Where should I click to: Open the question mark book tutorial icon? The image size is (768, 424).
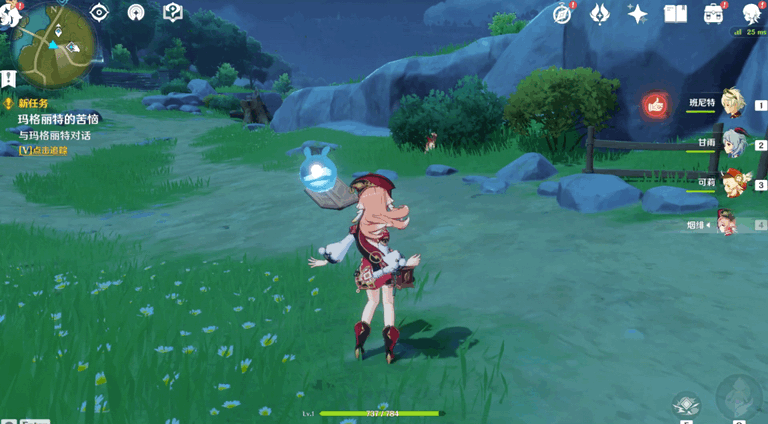click(x=172, y=12)
